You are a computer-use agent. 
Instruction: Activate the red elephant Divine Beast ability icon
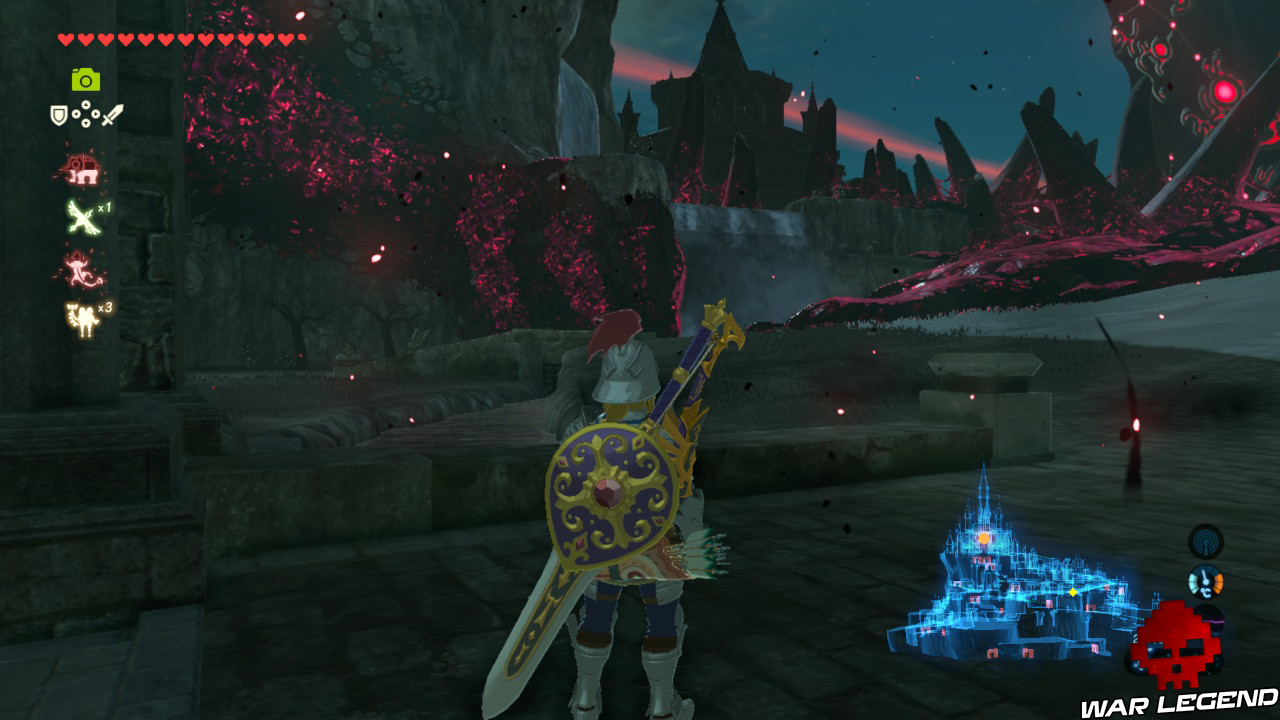pos(84,171)
